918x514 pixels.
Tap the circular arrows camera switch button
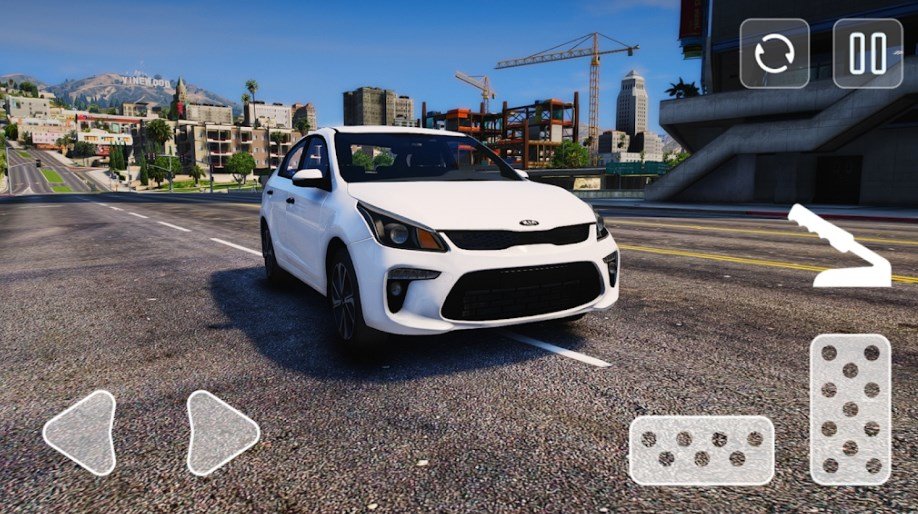(x=774, y=53)
